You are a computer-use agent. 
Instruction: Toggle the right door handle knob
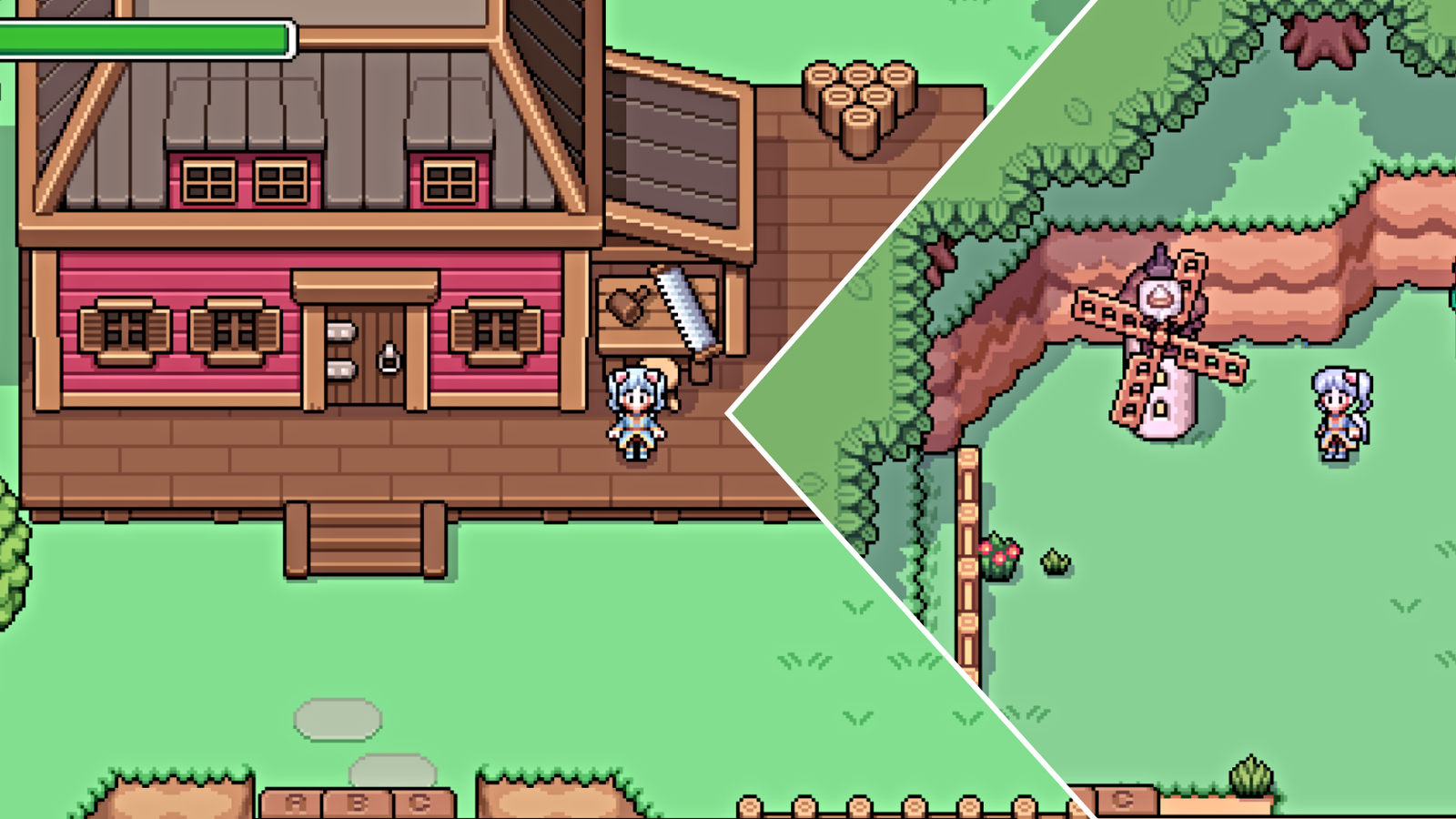(341, 370)
